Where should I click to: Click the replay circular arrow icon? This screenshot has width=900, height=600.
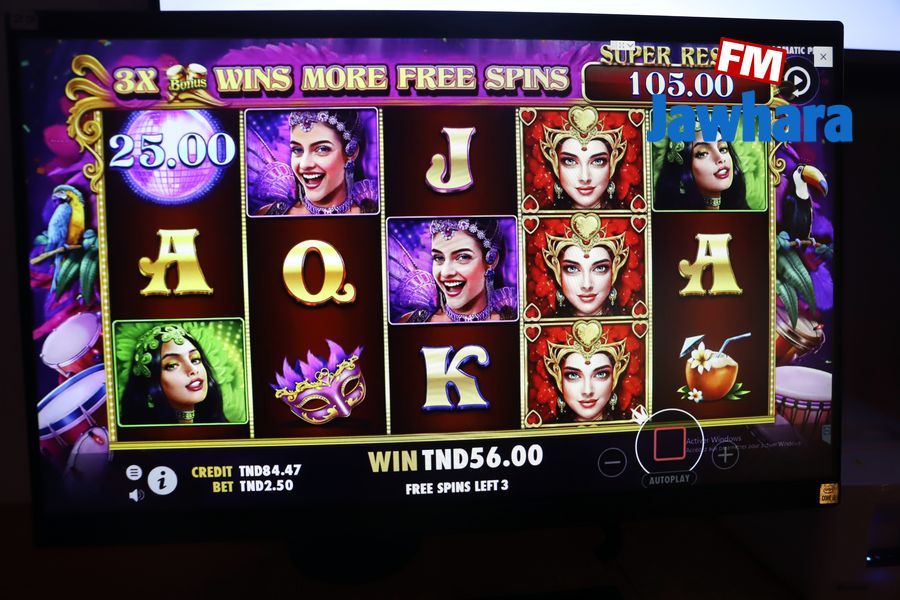[x=797, y=80]
